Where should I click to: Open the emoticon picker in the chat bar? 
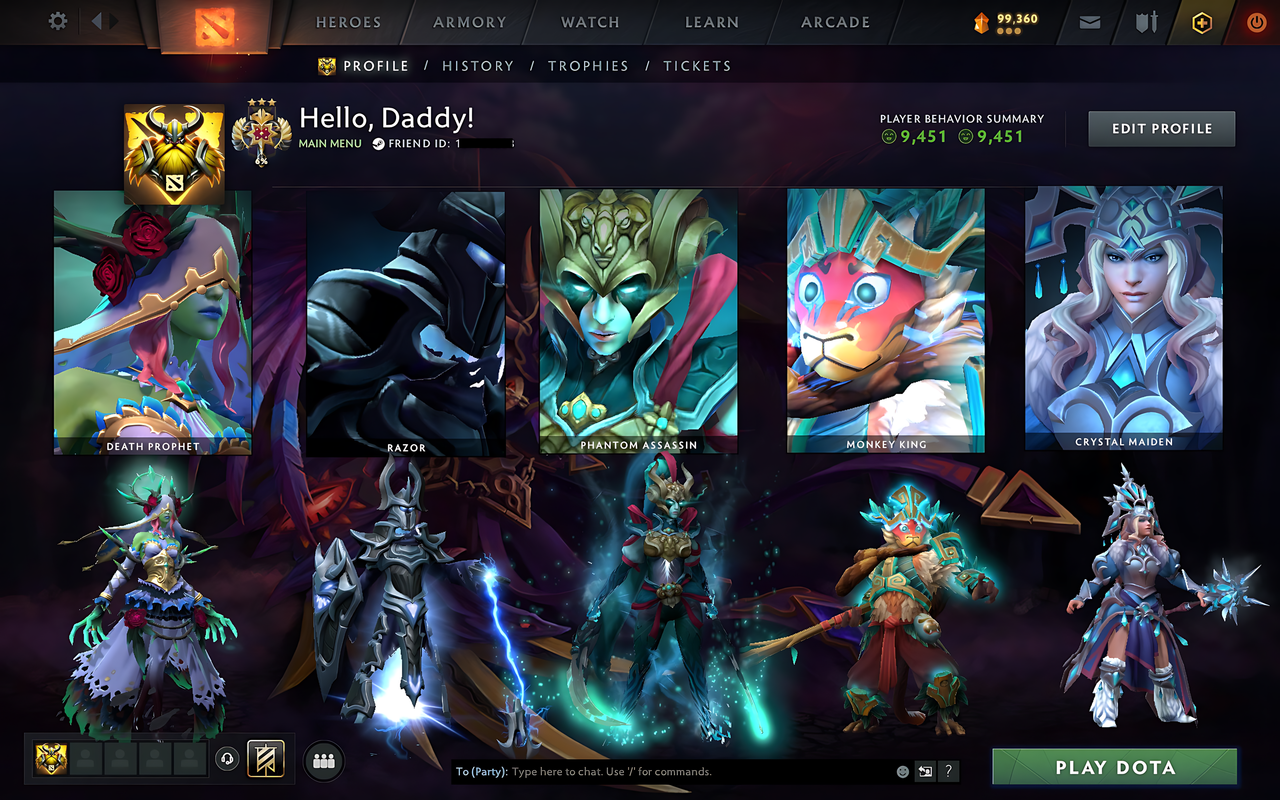902,771
